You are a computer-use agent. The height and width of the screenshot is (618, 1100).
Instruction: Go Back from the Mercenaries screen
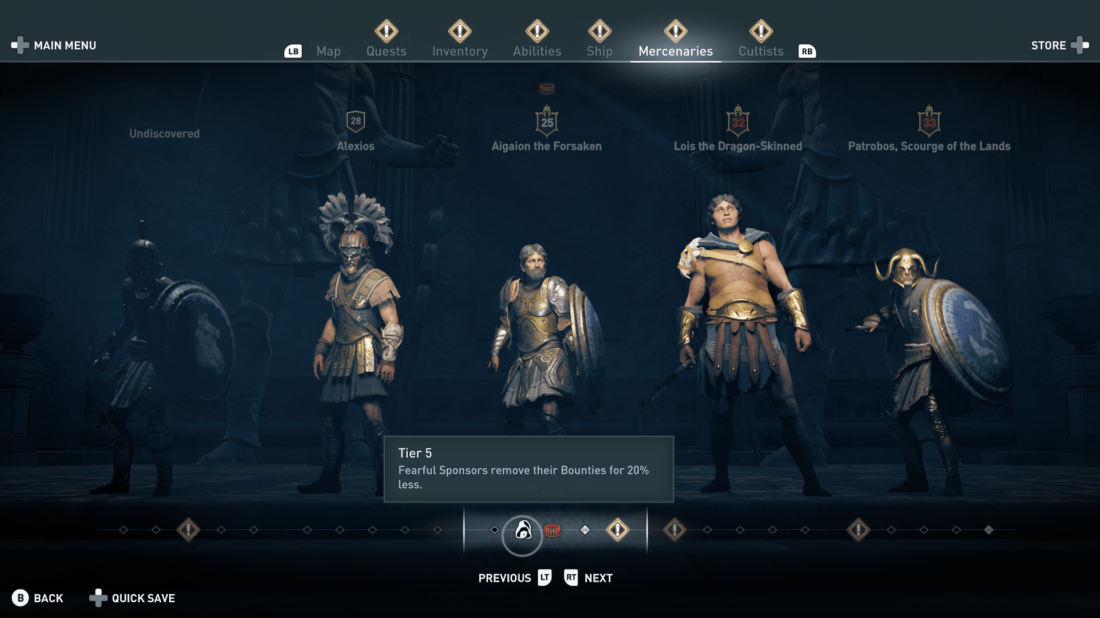pyautogui.click(x=38, y=598)
